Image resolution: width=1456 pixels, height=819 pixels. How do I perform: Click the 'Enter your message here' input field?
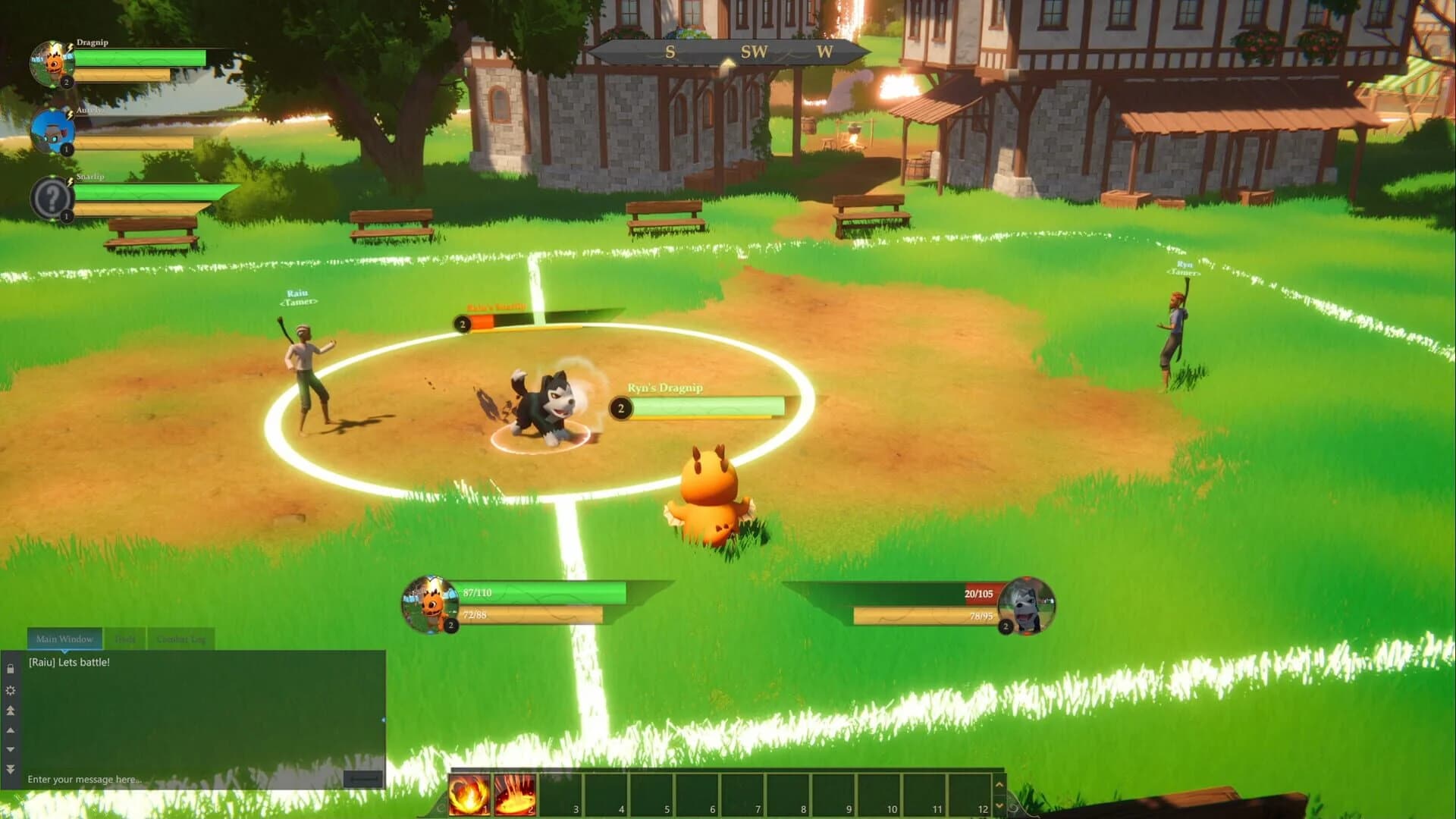83,779
